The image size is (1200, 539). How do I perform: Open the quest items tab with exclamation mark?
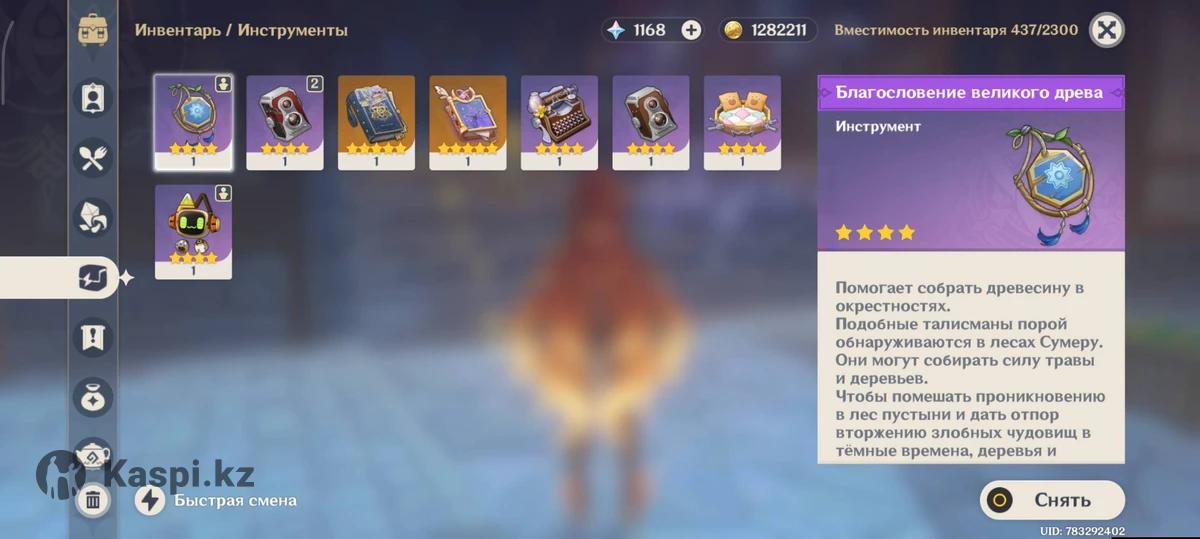click(94, 337)
